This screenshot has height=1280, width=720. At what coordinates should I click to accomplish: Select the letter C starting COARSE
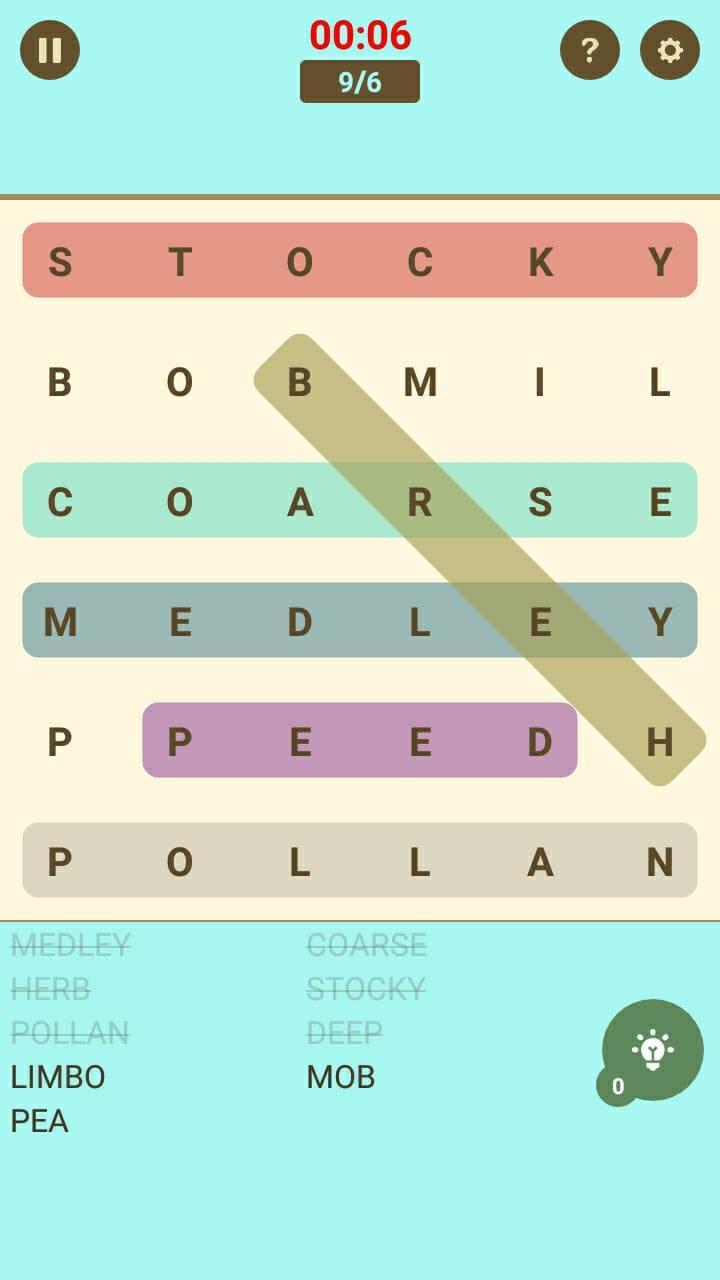(x=60, y=502)
